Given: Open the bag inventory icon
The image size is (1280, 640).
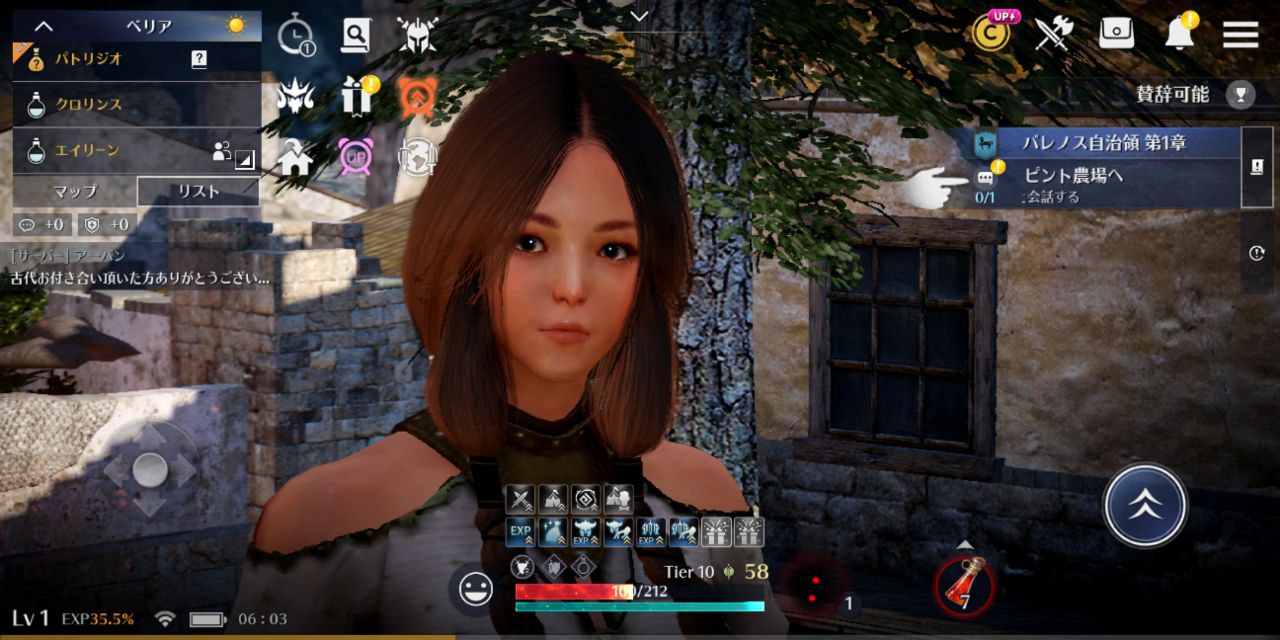Looking at the screenshot, I should pos(1116,34).
